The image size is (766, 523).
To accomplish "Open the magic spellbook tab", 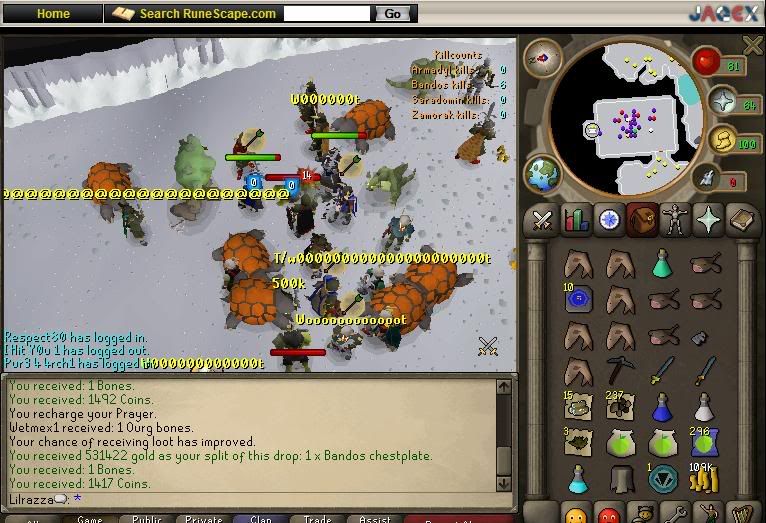I will point(741,220).
